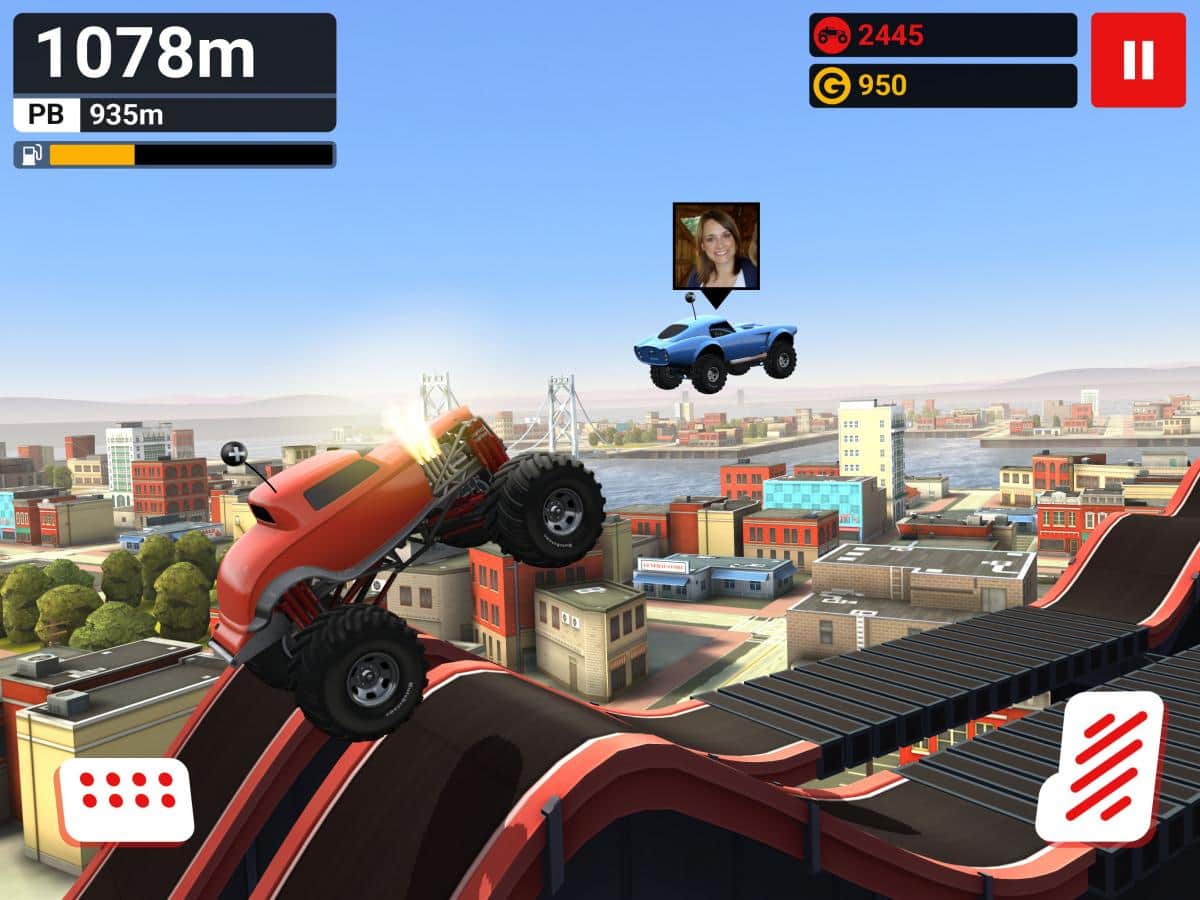
Task: Tap the brake pedal button
Action: 127,799
